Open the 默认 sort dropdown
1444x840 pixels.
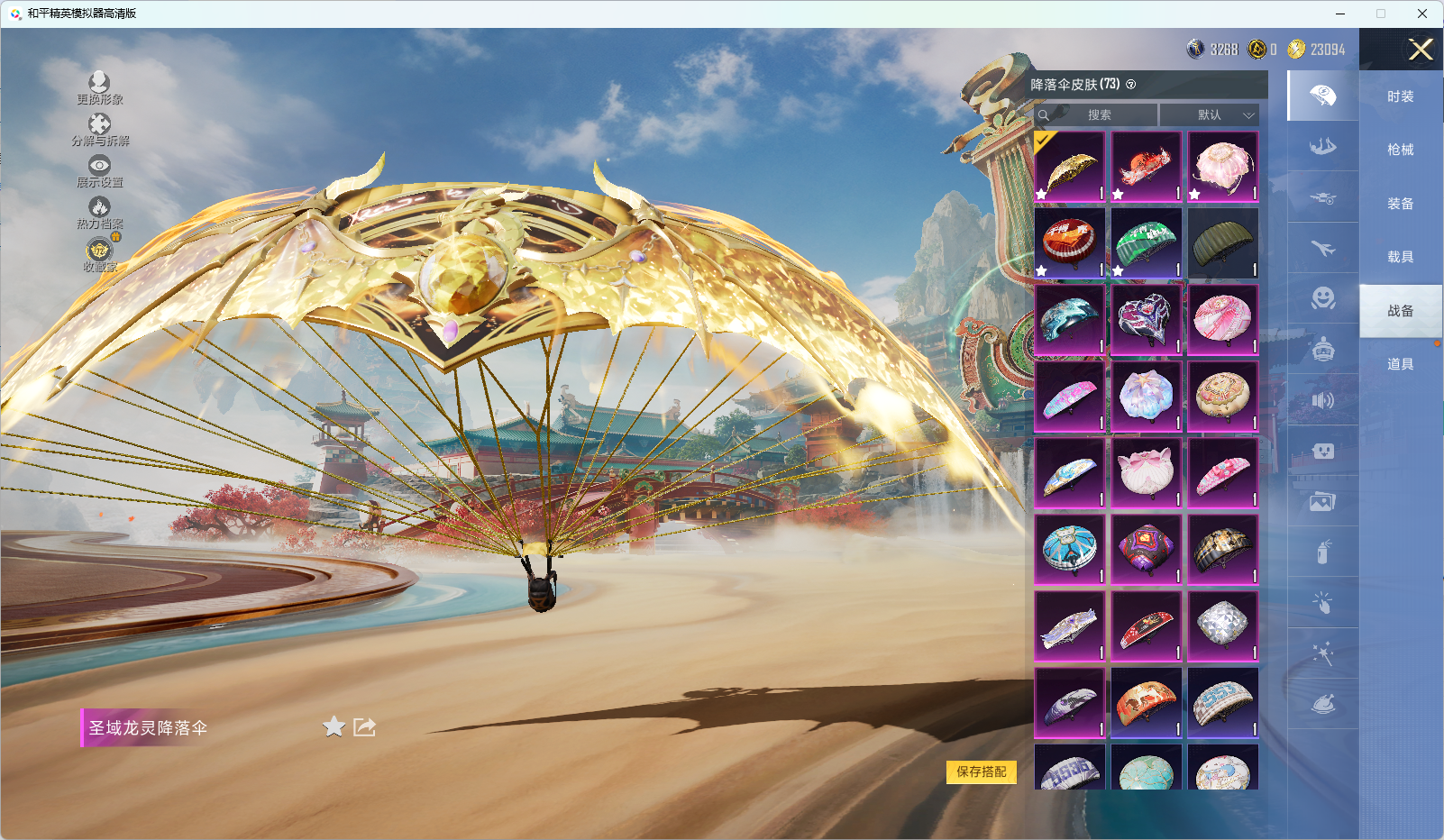[1209, 115]
